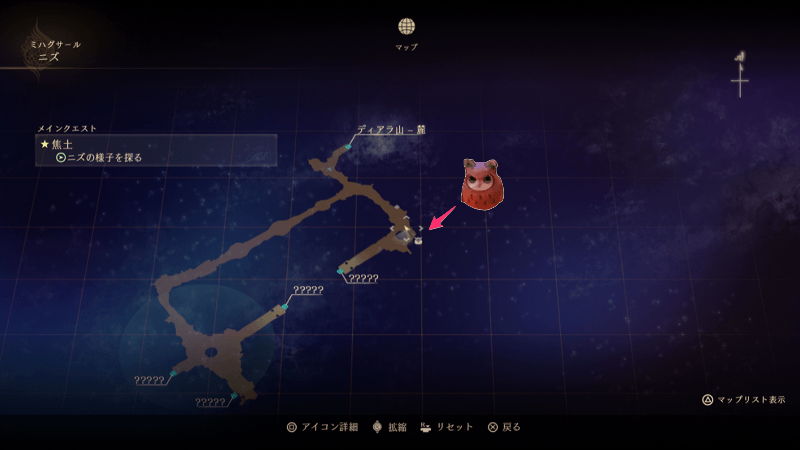Show the マップリスト表示 map list
The image size is (800, 450).
[x=743, y=399]
